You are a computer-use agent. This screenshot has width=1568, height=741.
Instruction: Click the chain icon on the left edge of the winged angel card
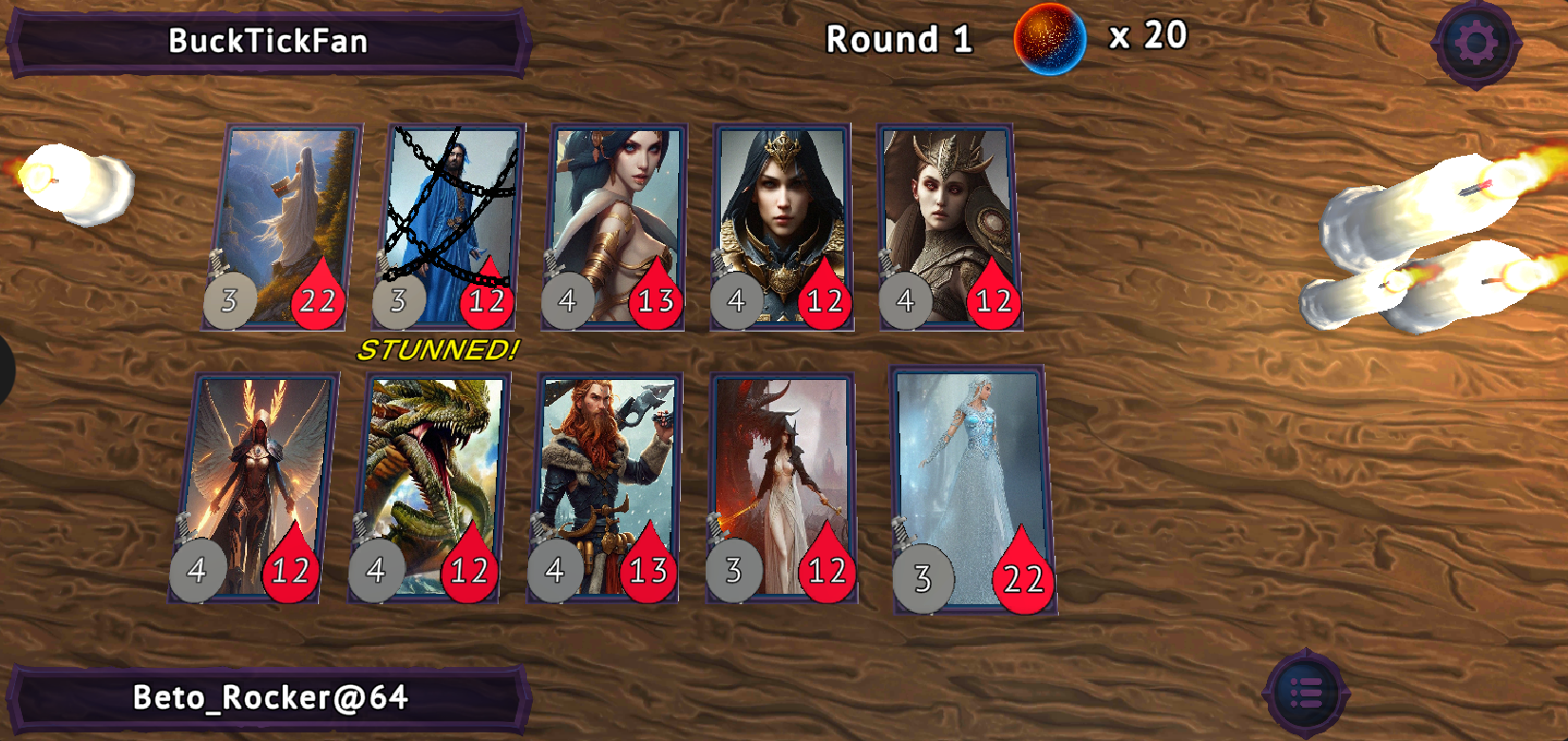(183, 526)
